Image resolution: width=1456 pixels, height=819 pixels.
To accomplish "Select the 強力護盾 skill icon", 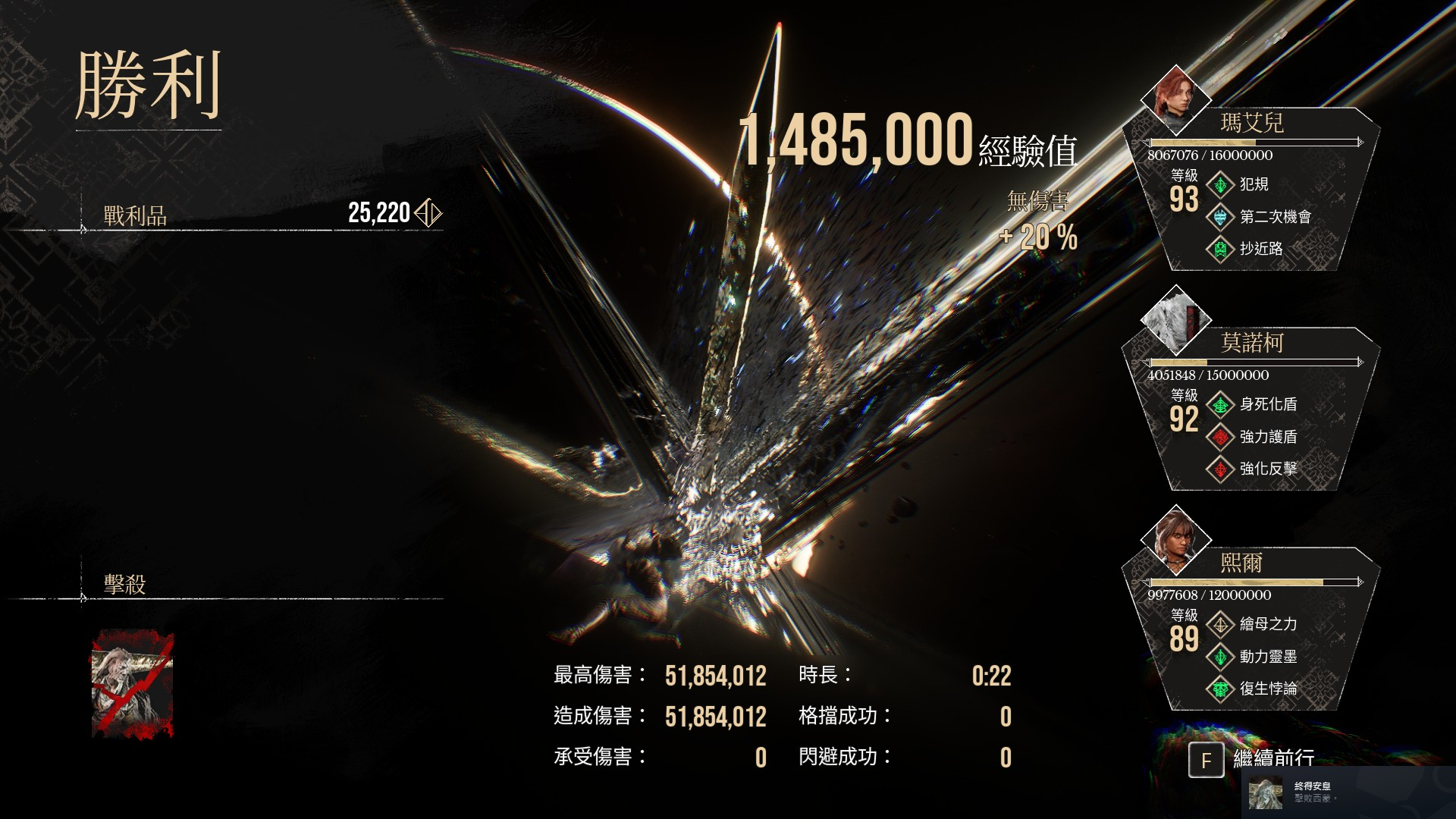I will click(1220, 437).
